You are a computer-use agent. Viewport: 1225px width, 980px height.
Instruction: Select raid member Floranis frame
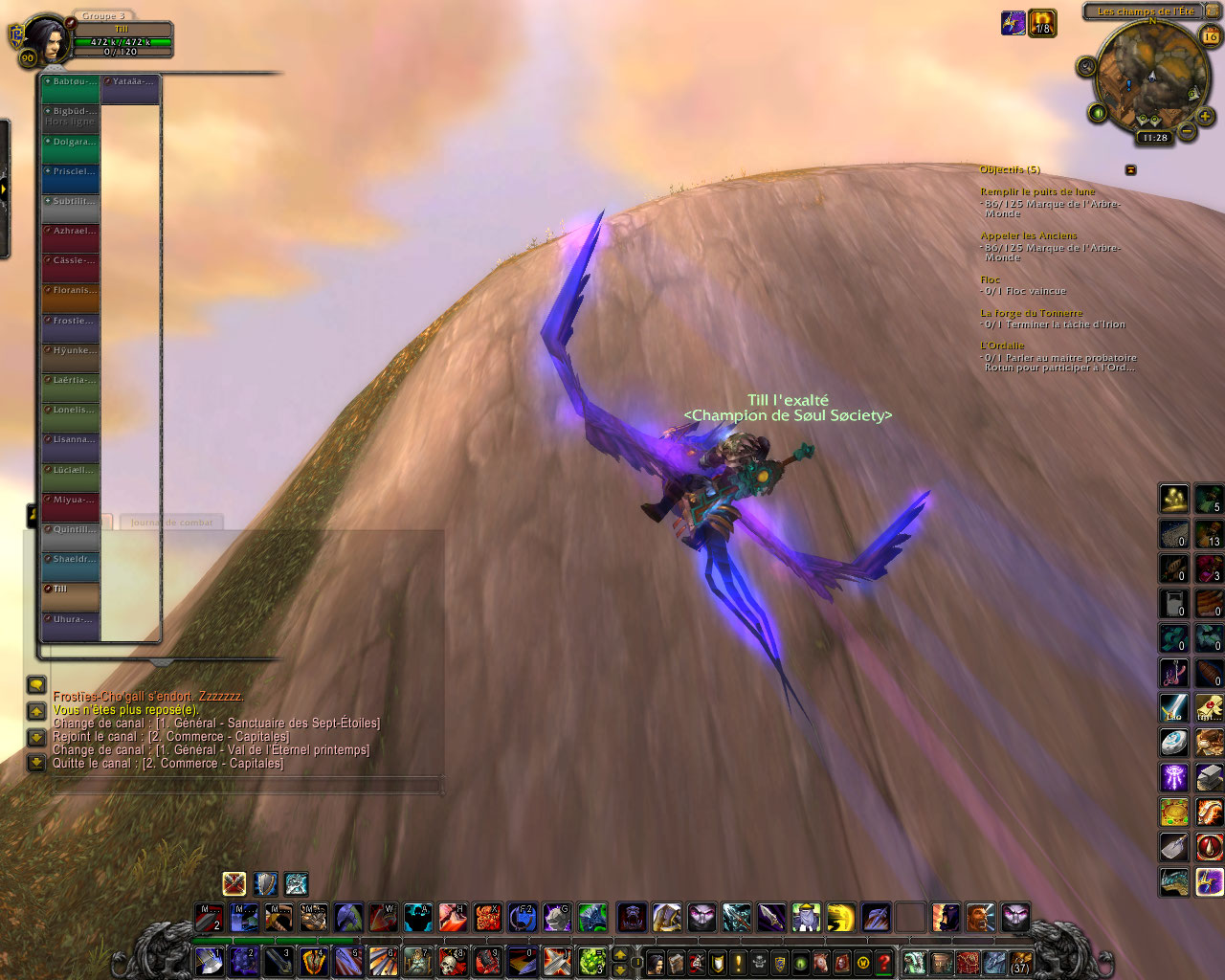(x=71, y=298)
